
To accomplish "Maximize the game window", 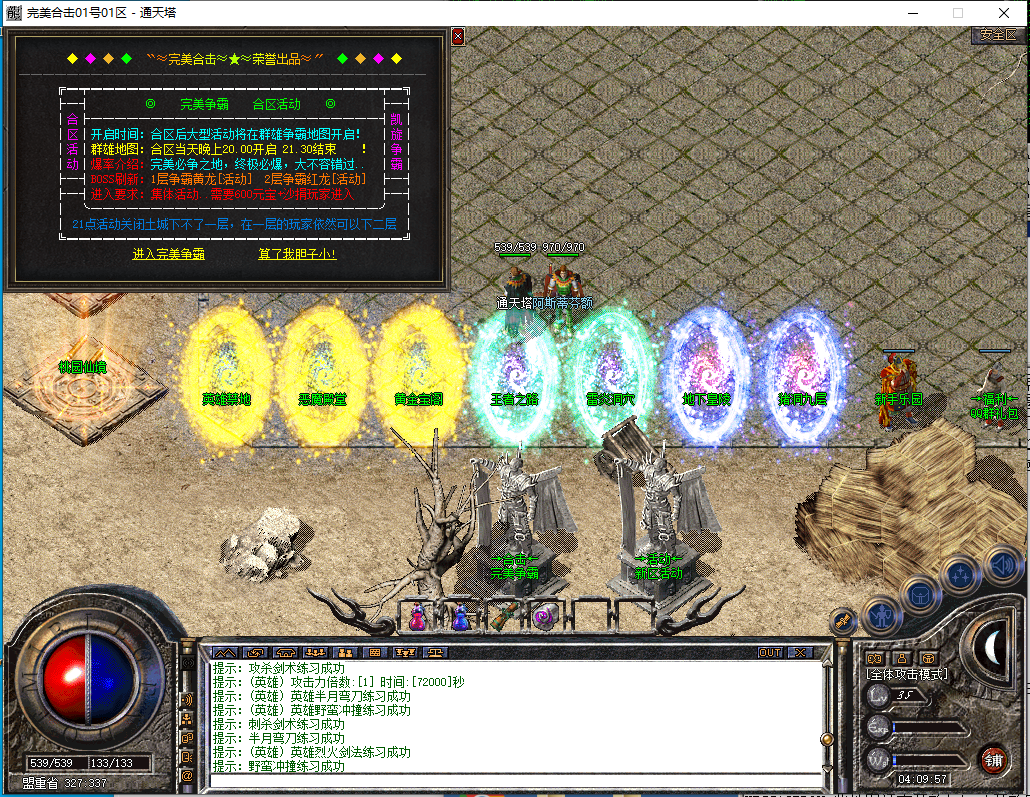I will [957, 14].
